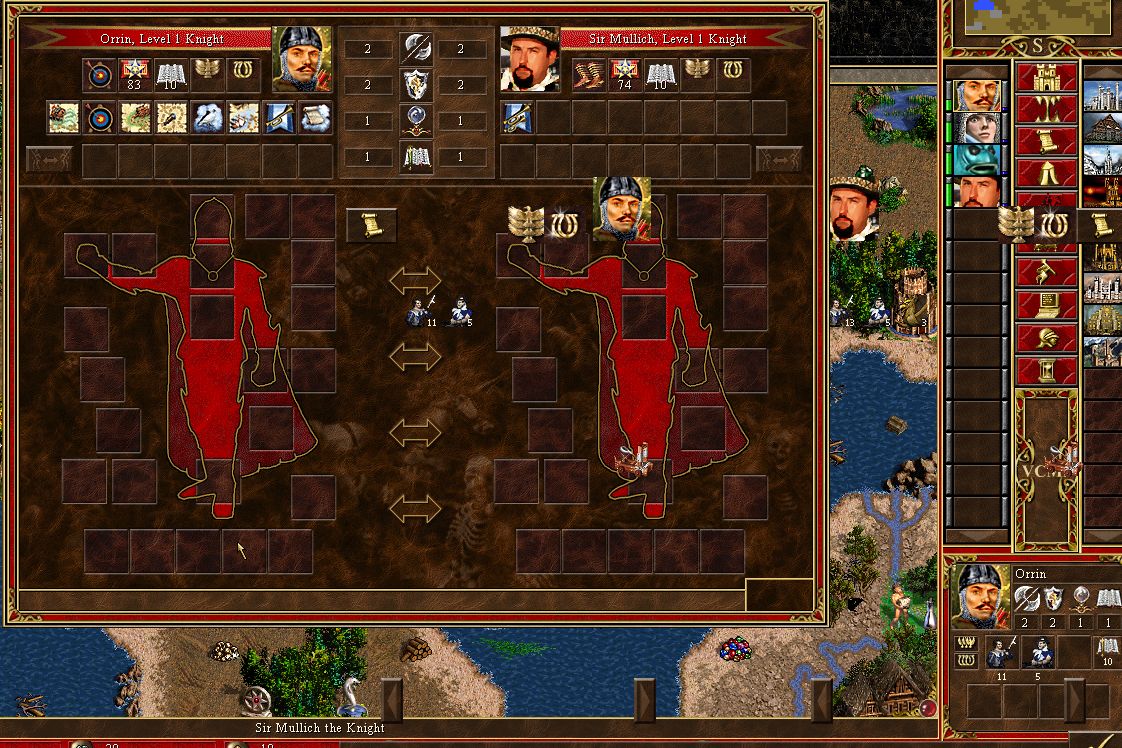Image resolution: width=1122 pixels, height=748 pixels.
Task: Select the troop stack of 5 in the exchange
Action: tap(459, 311)
